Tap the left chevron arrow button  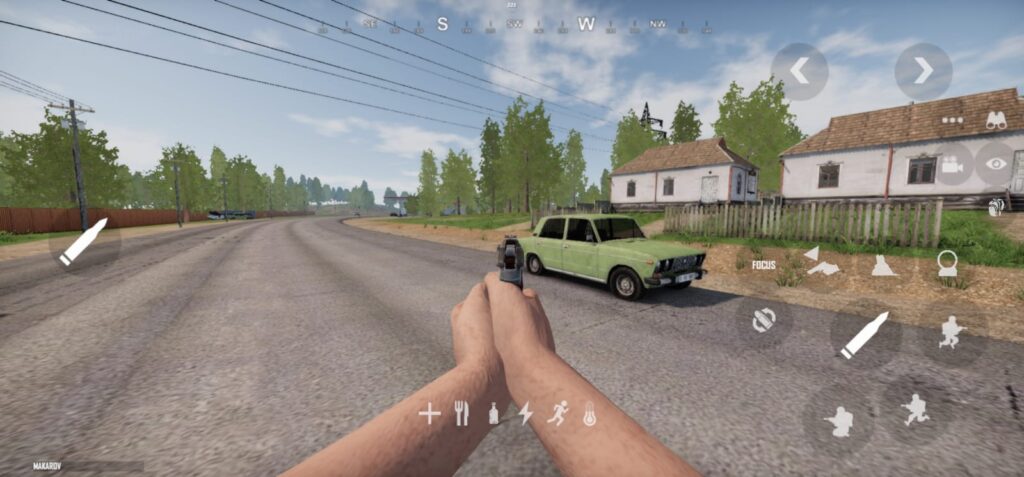tap(799, 71)
